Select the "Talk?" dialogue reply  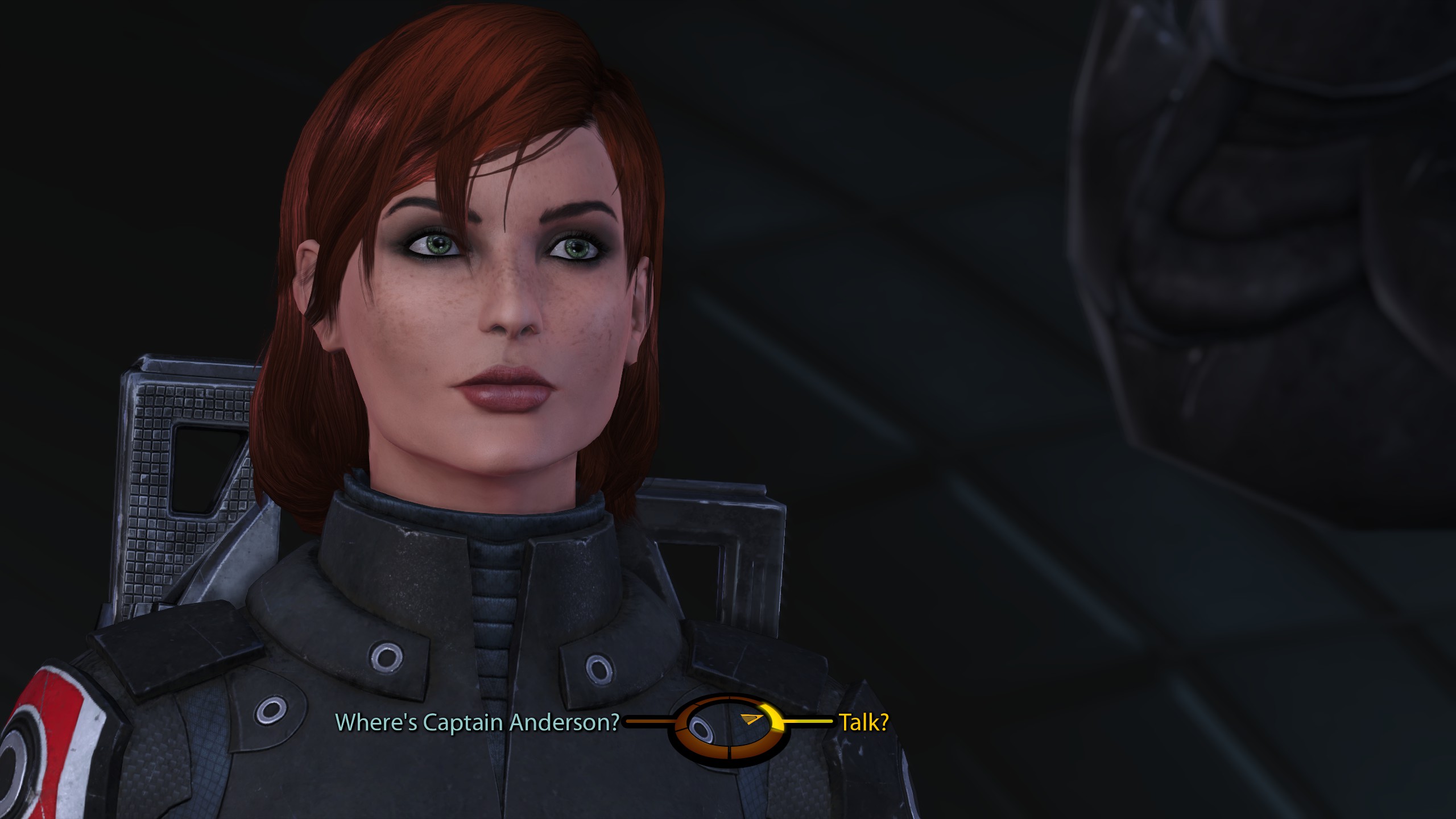pos(864,722)
